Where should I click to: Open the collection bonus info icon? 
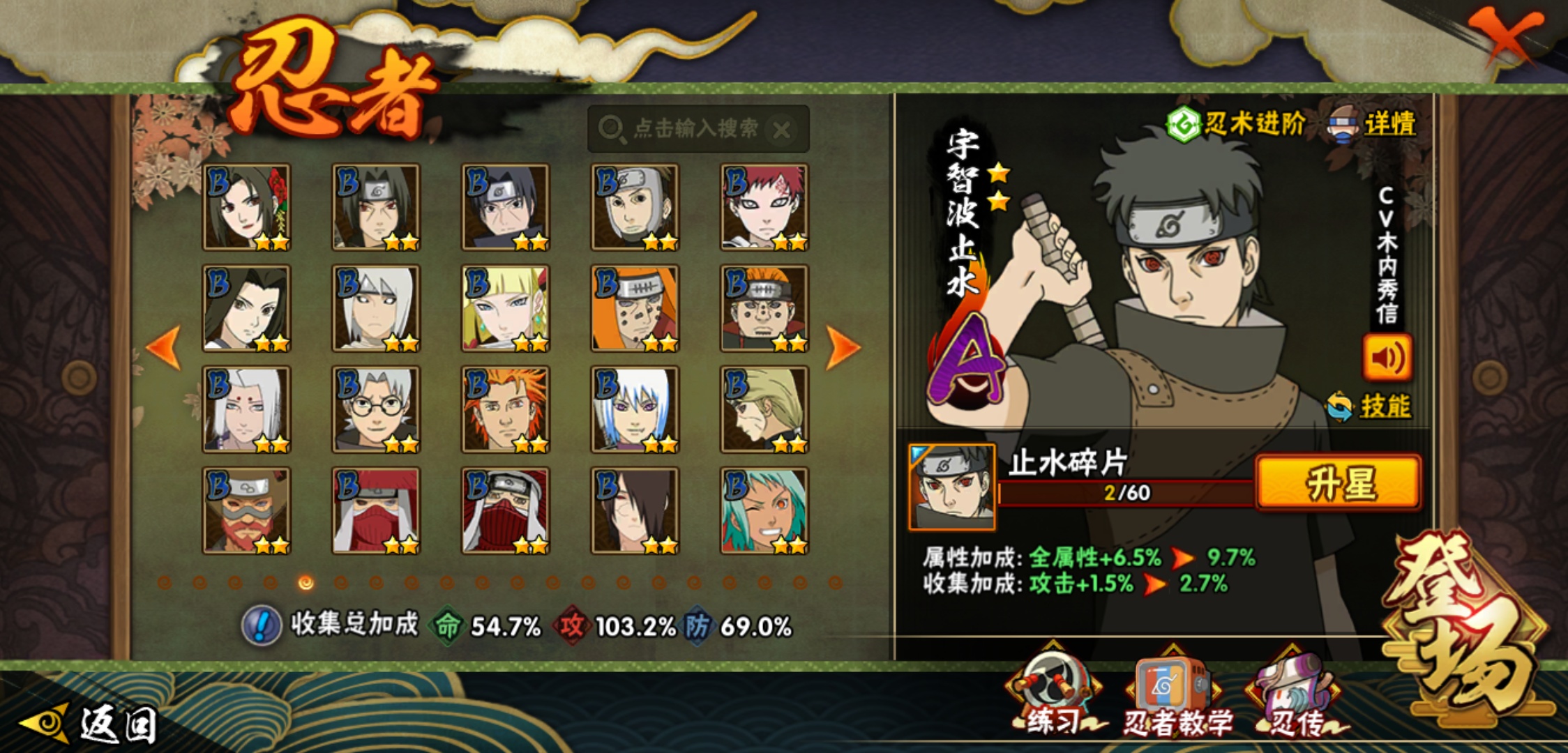261,625
